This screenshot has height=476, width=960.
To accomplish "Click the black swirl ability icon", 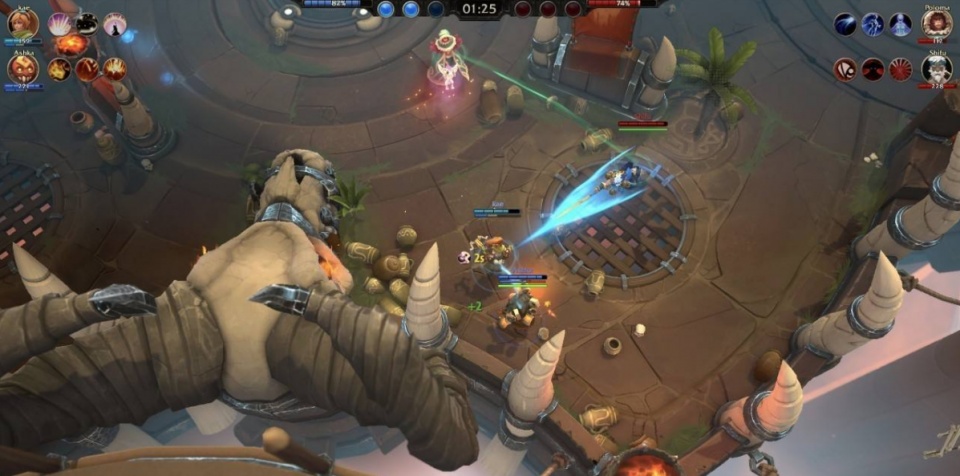I will 87,23.
